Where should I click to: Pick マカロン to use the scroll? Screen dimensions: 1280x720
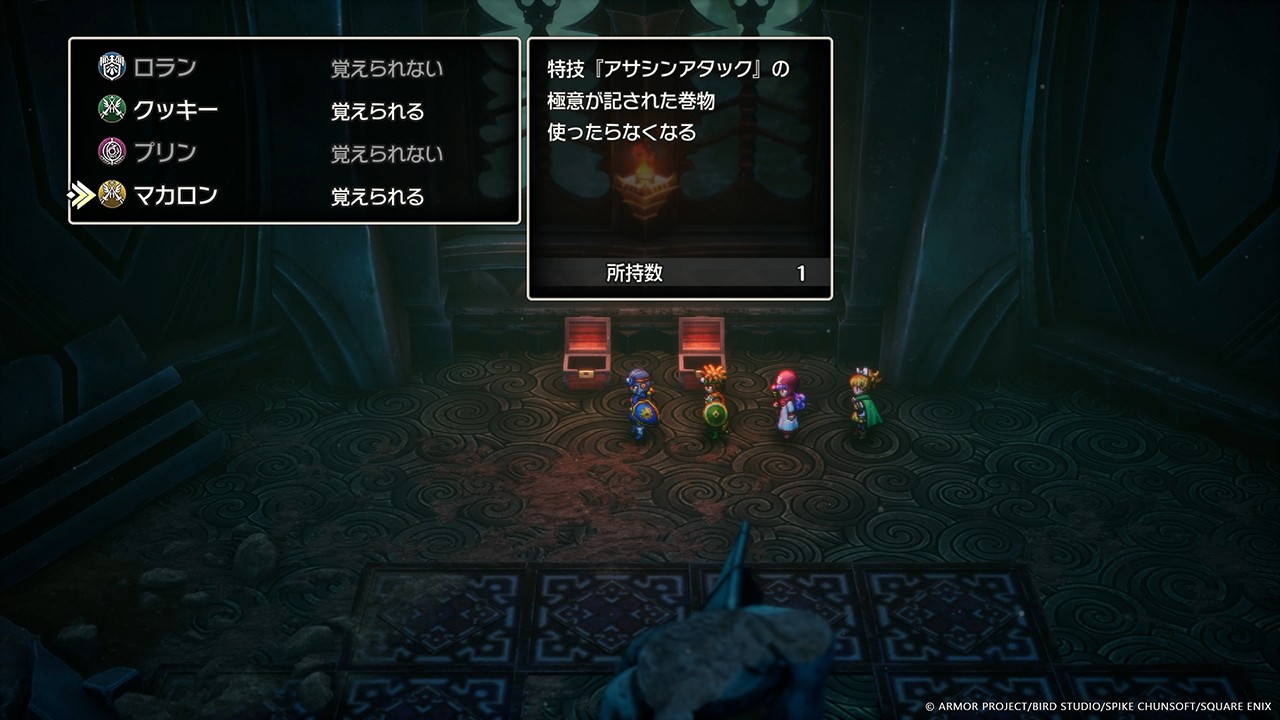175,196
